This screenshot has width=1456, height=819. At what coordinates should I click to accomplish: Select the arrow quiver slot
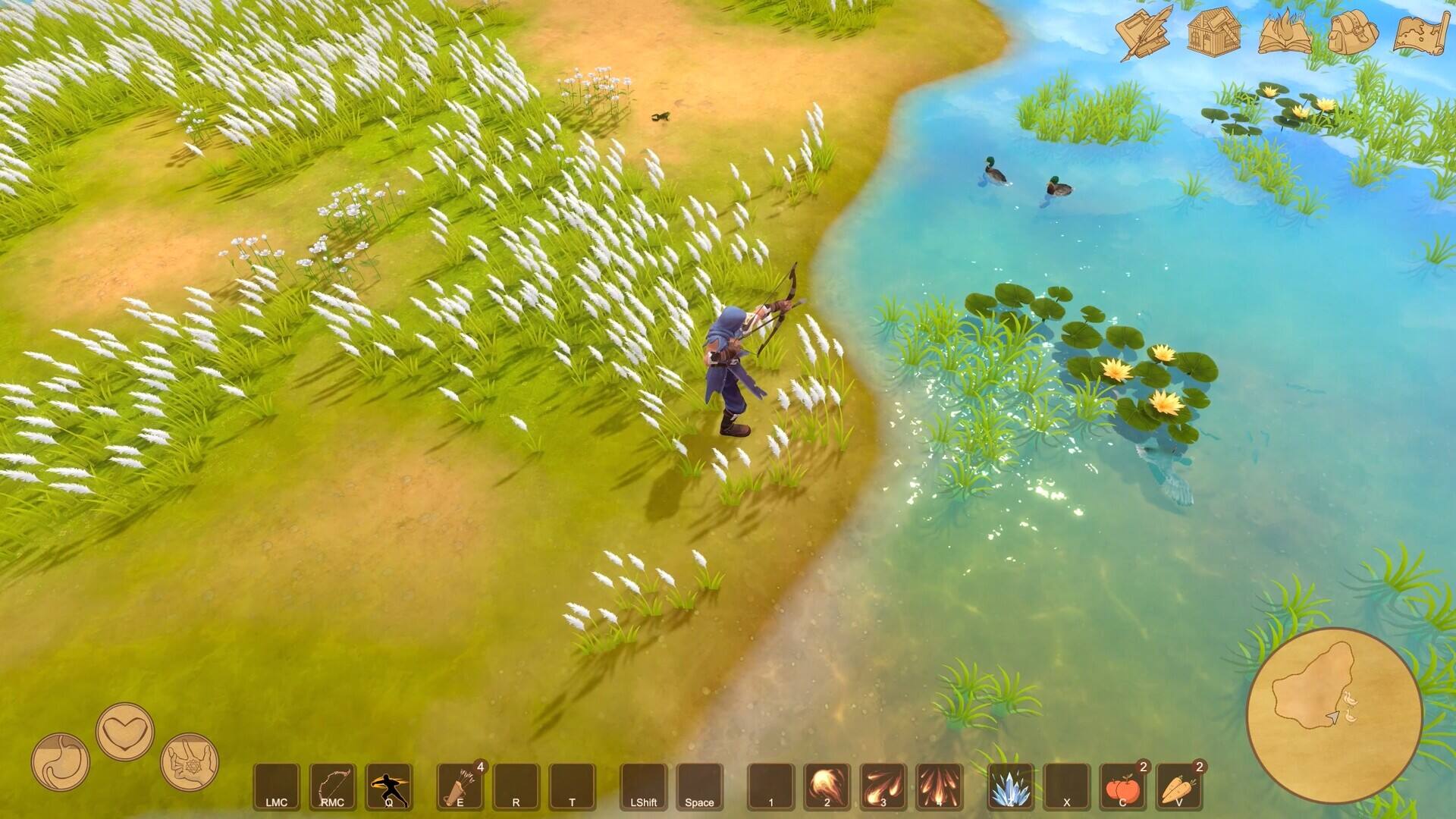click(x=460, y=786)
